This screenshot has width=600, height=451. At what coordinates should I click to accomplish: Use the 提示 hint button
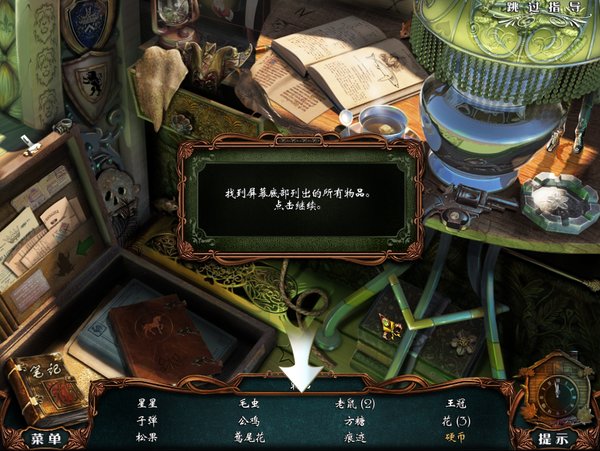pyautogui.click(x=553, y=438)
